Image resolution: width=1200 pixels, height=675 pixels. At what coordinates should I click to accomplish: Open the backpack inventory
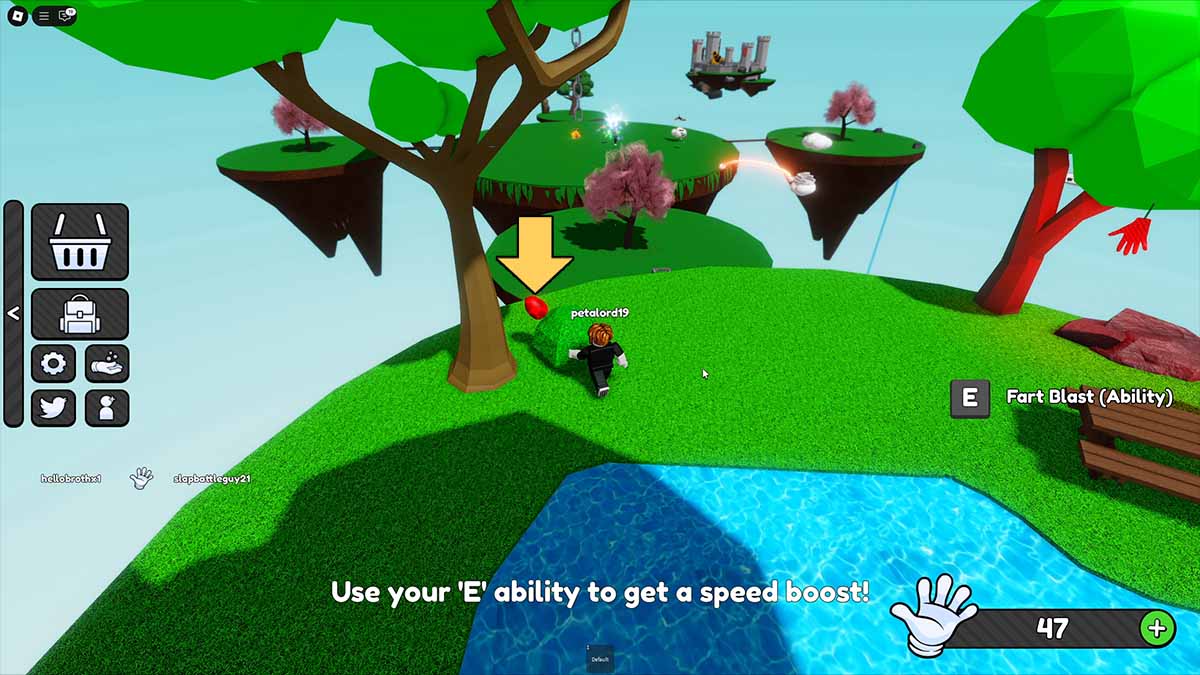point(80,314)
